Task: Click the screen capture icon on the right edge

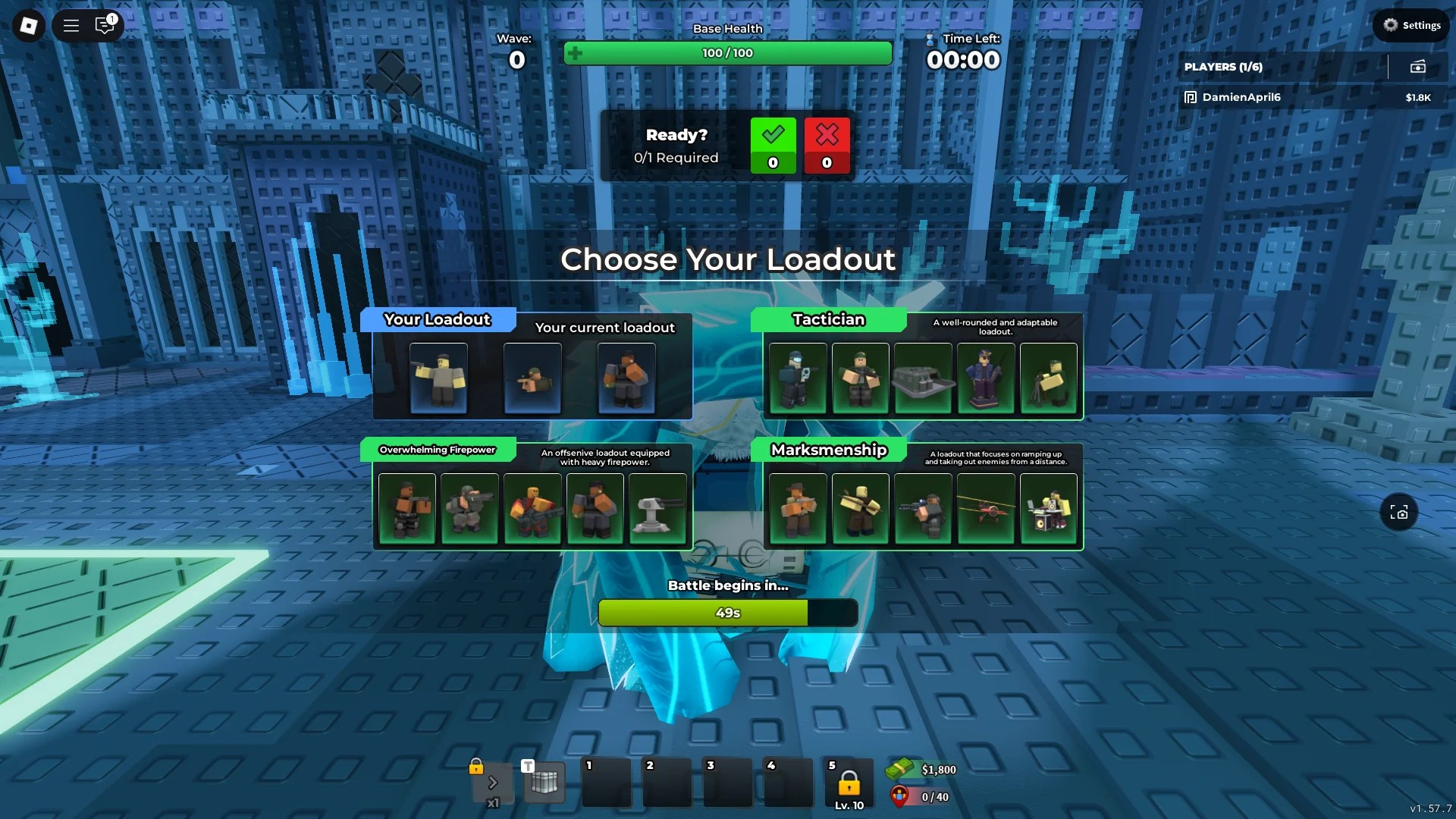Action: (x=1399, y=513)
